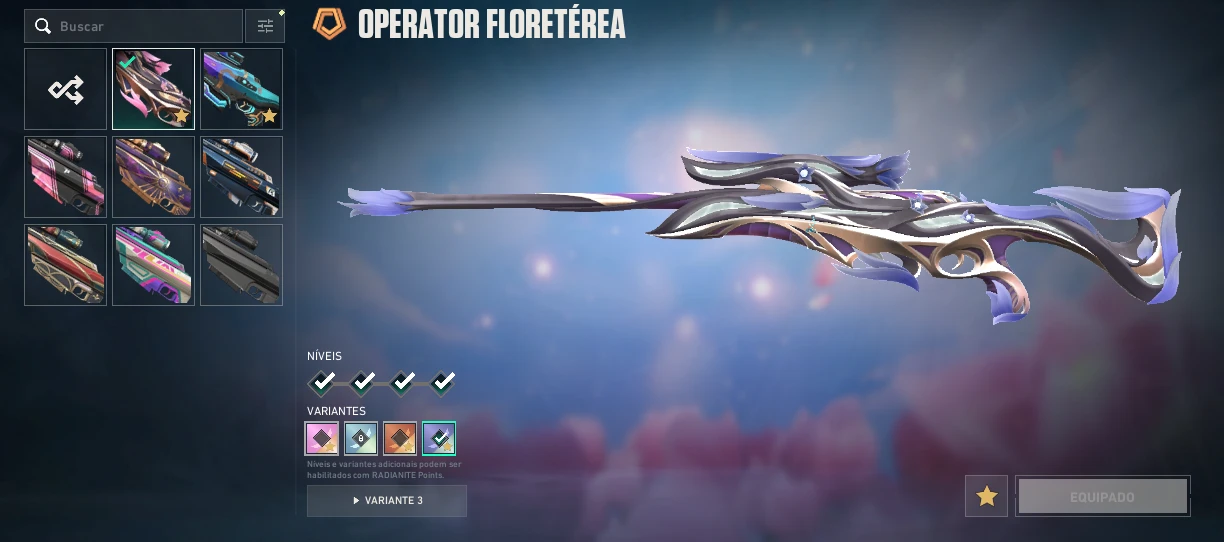Viewport: 1224px width, 542px height.
Task: Select the red and gold ornate Operator skin
Action: (x=66, y=265)
